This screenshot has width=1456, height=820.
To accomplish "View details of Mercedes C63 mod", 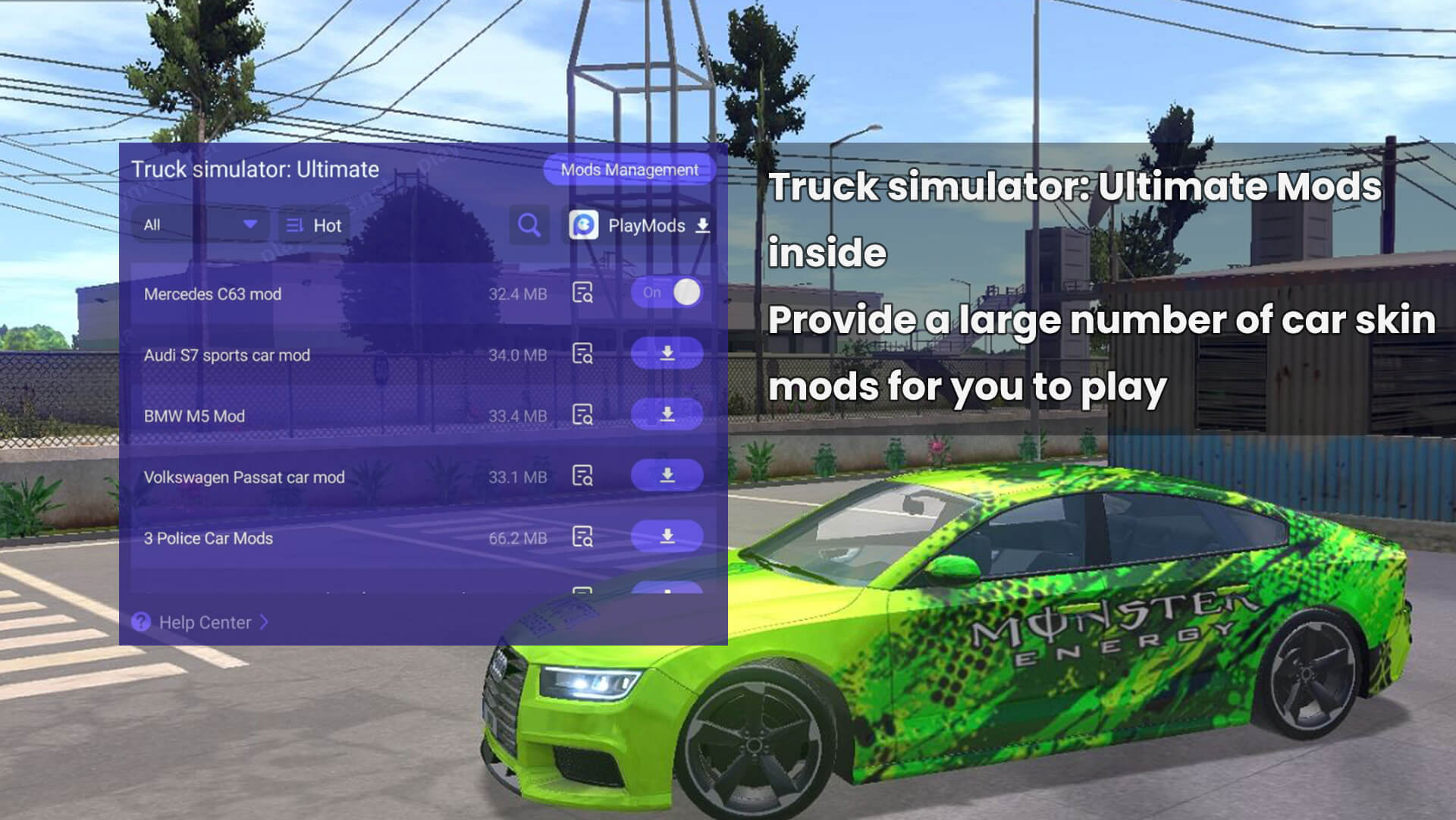I will tap(582, 293).
